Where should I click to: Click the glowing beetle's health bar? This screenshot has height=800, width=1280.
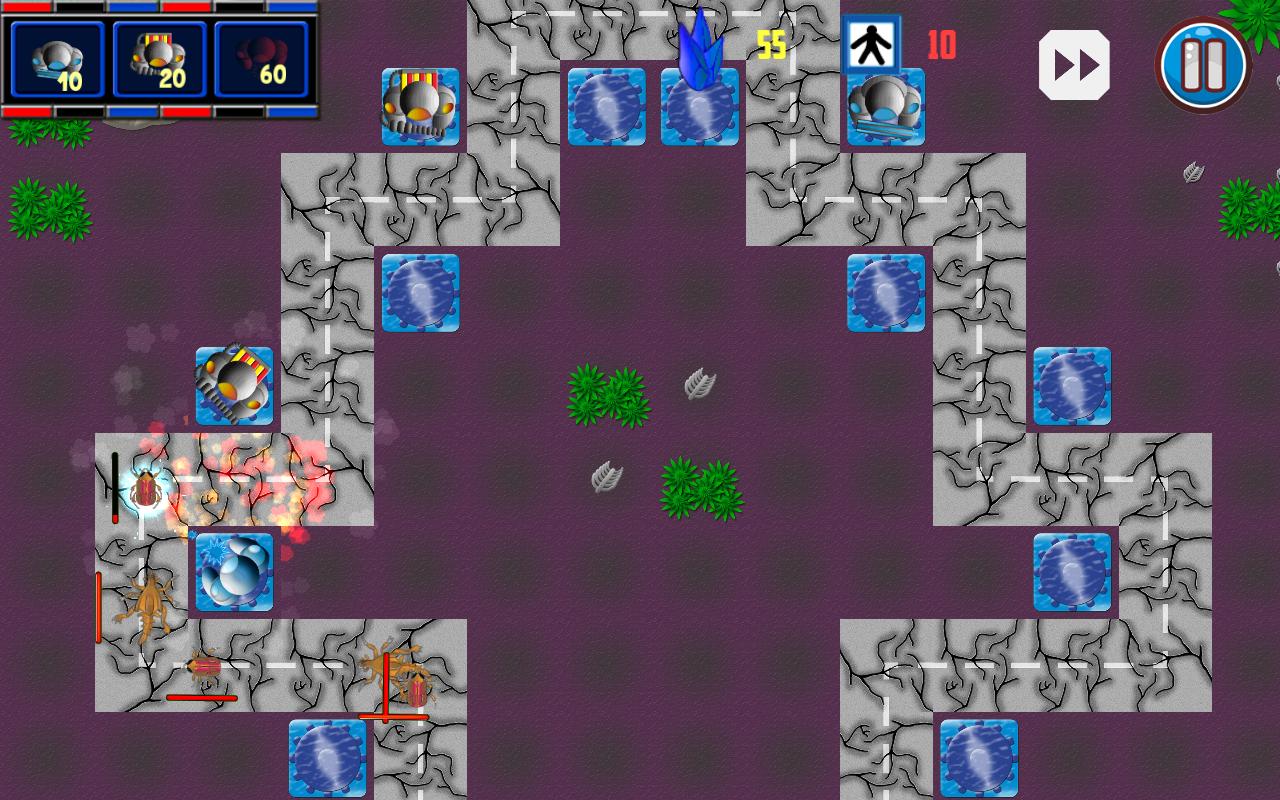[115, 487]
